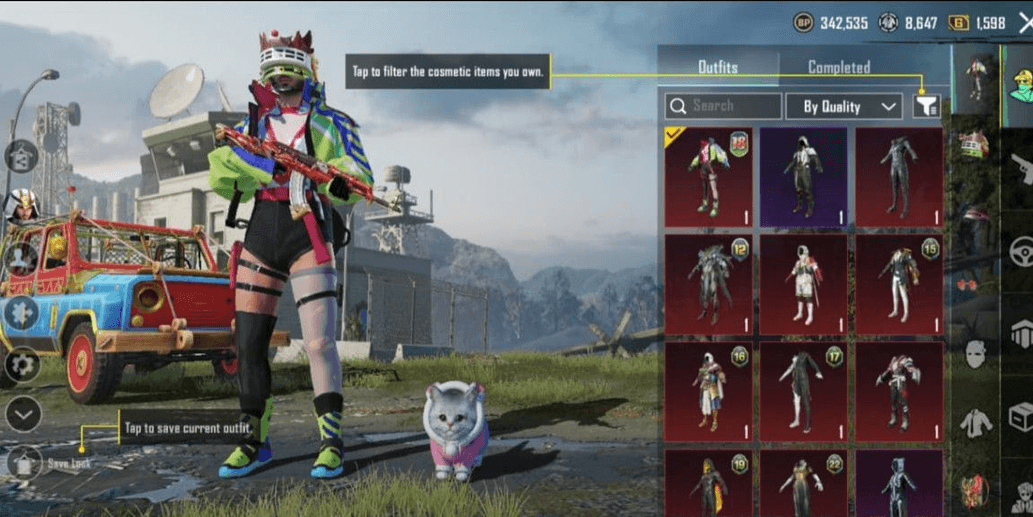Select the outfit with badge 12
This screenshot has width=1033, height=517.
pos(707,283)
